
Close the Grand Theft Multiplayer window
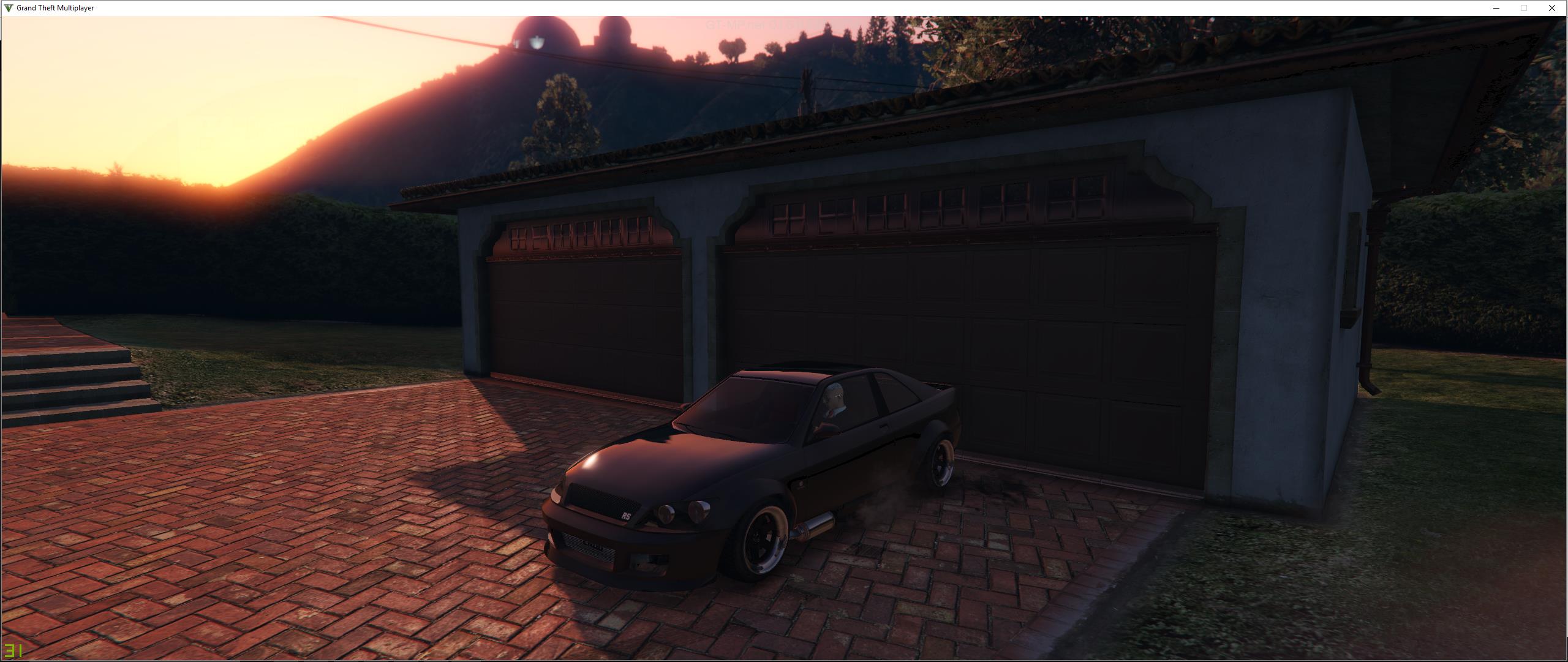[x=1551, y=8]
